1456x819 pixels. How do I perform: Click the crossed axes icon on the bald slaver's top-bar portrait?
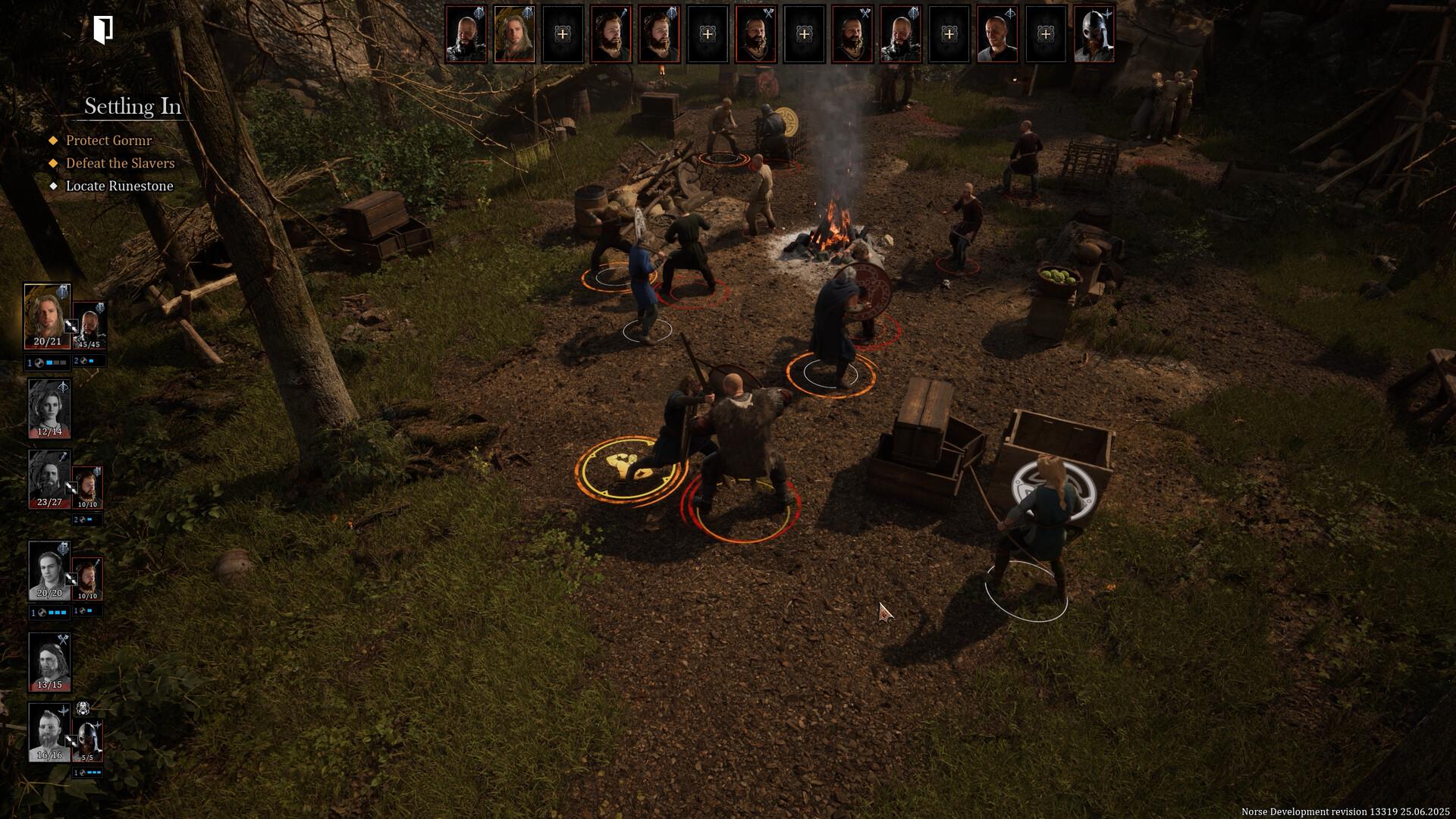click(x=769, y=12)
